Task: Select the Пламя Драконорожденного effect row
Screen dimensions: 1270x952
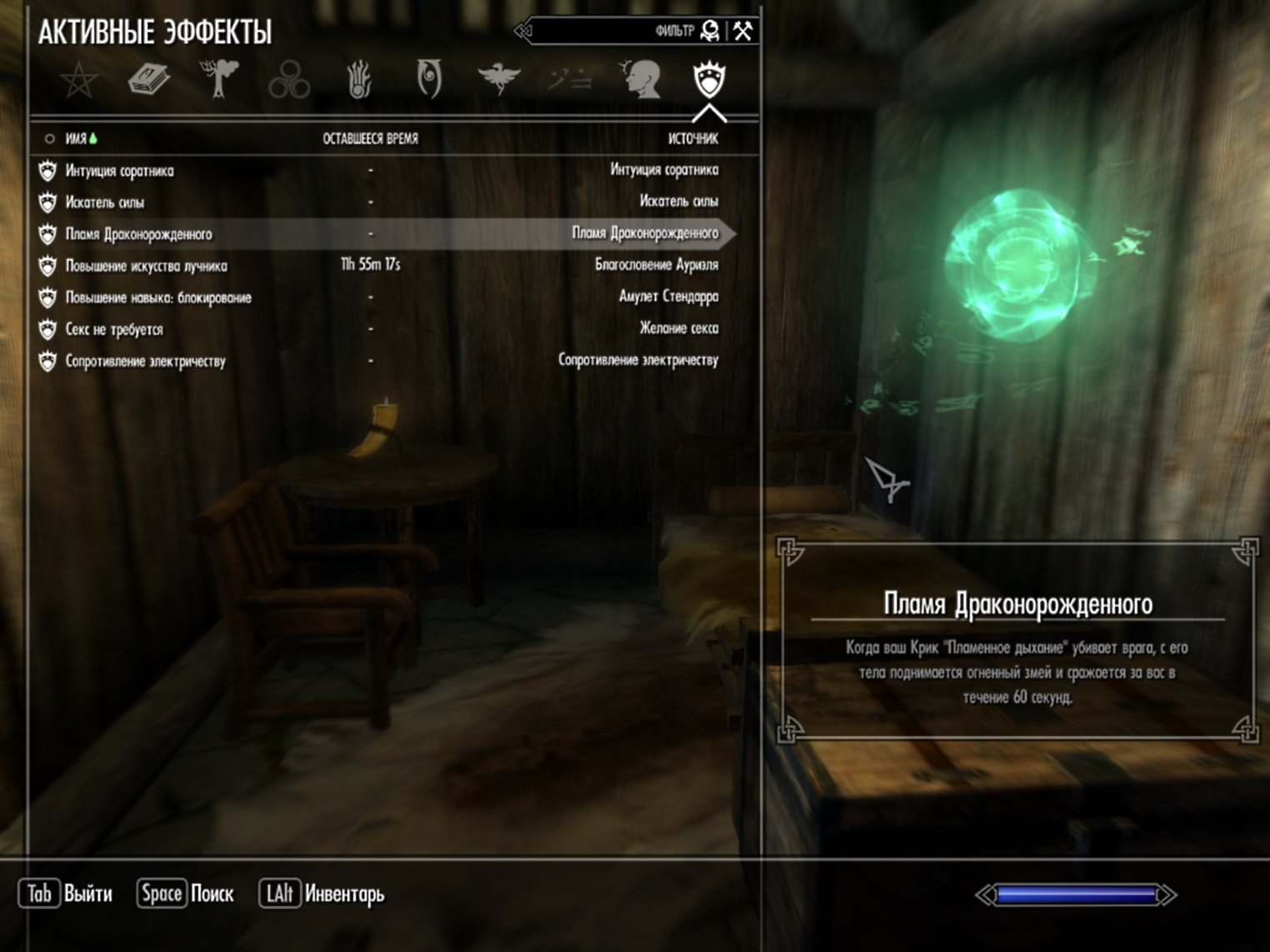Action: pos(138,234)
